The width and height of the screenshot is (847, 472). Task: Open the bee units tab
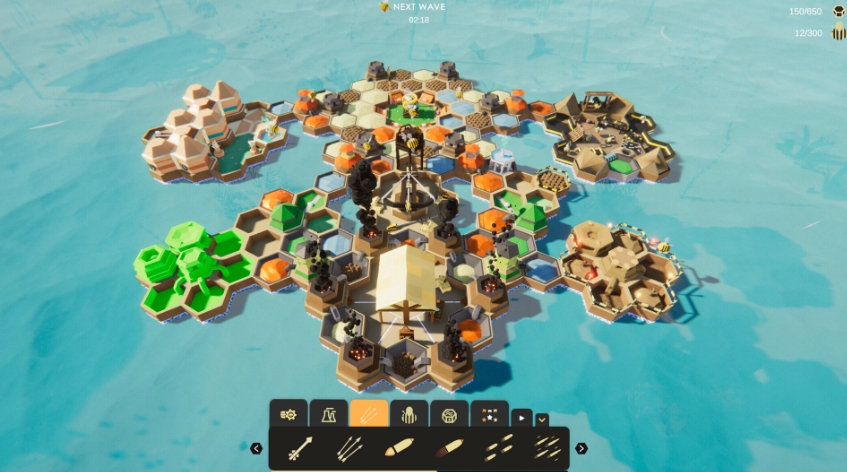click(408, 414)
